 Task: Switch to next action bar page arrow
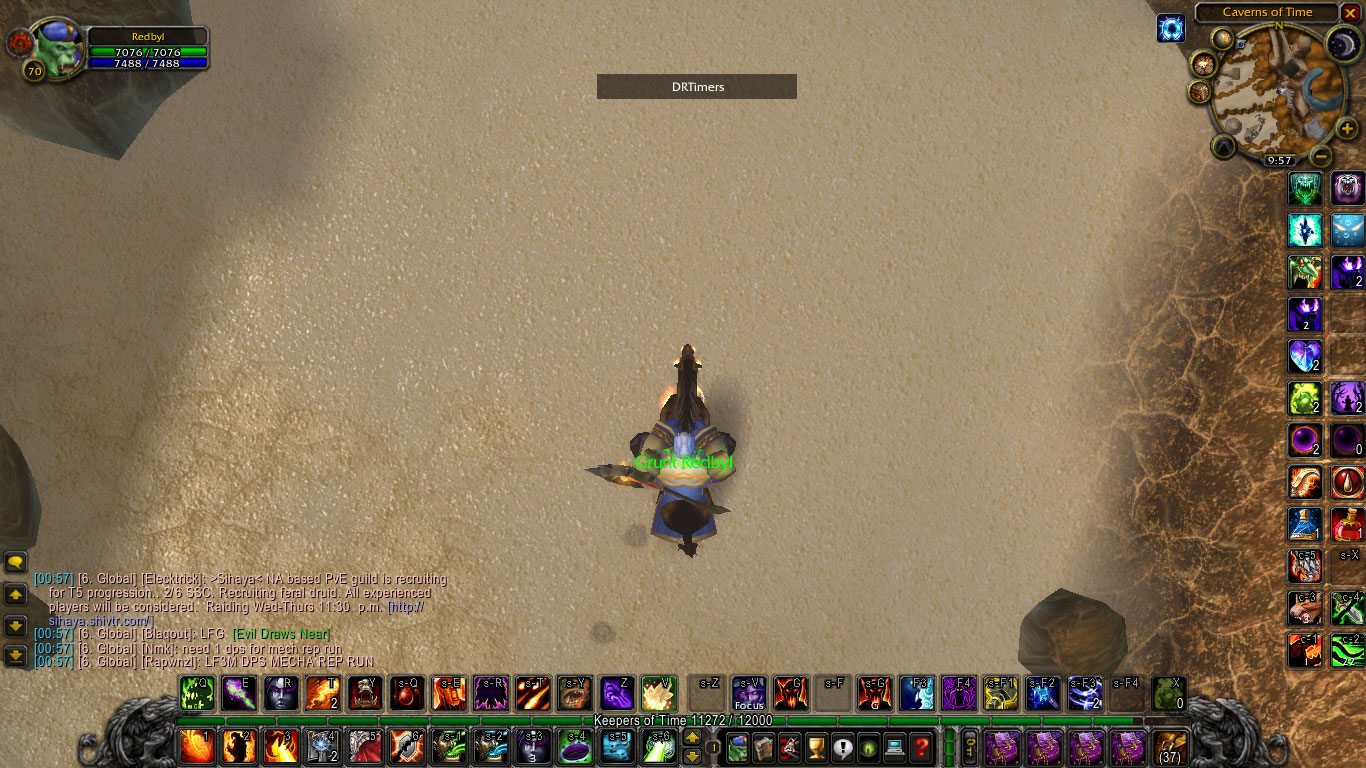[691, 739]
